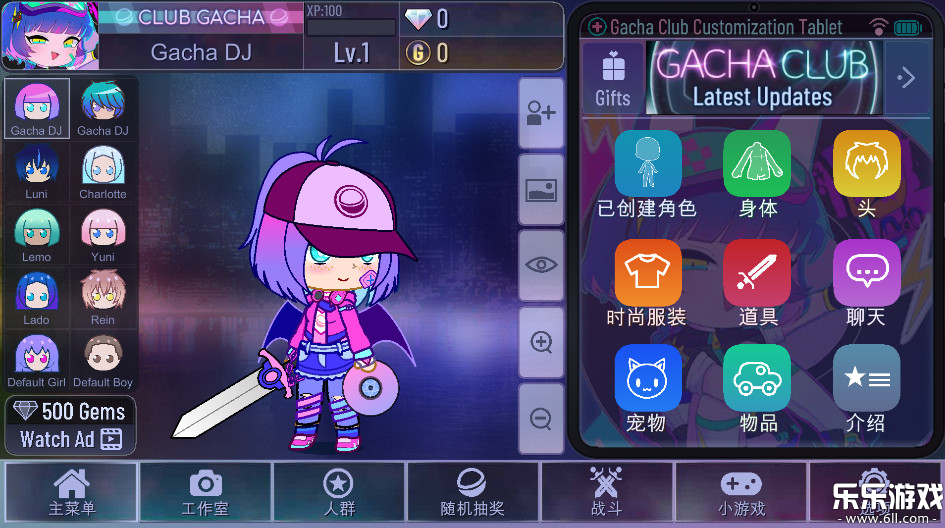Enter the 战斗 battle mode
Screen dimensions: 945x528
[606, 493]
